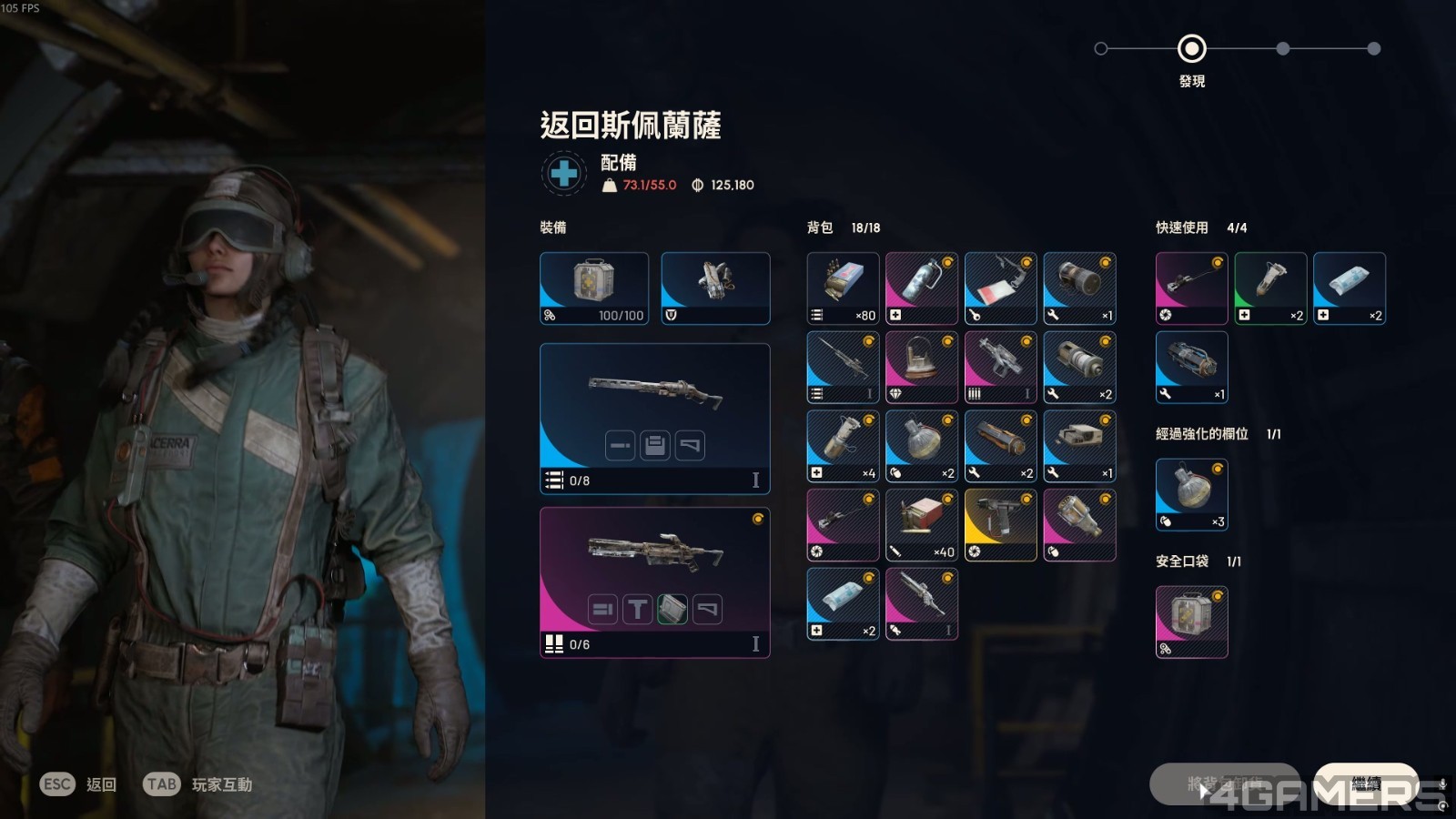Select the pink gas canister item in backpack

tap(922, 288)
